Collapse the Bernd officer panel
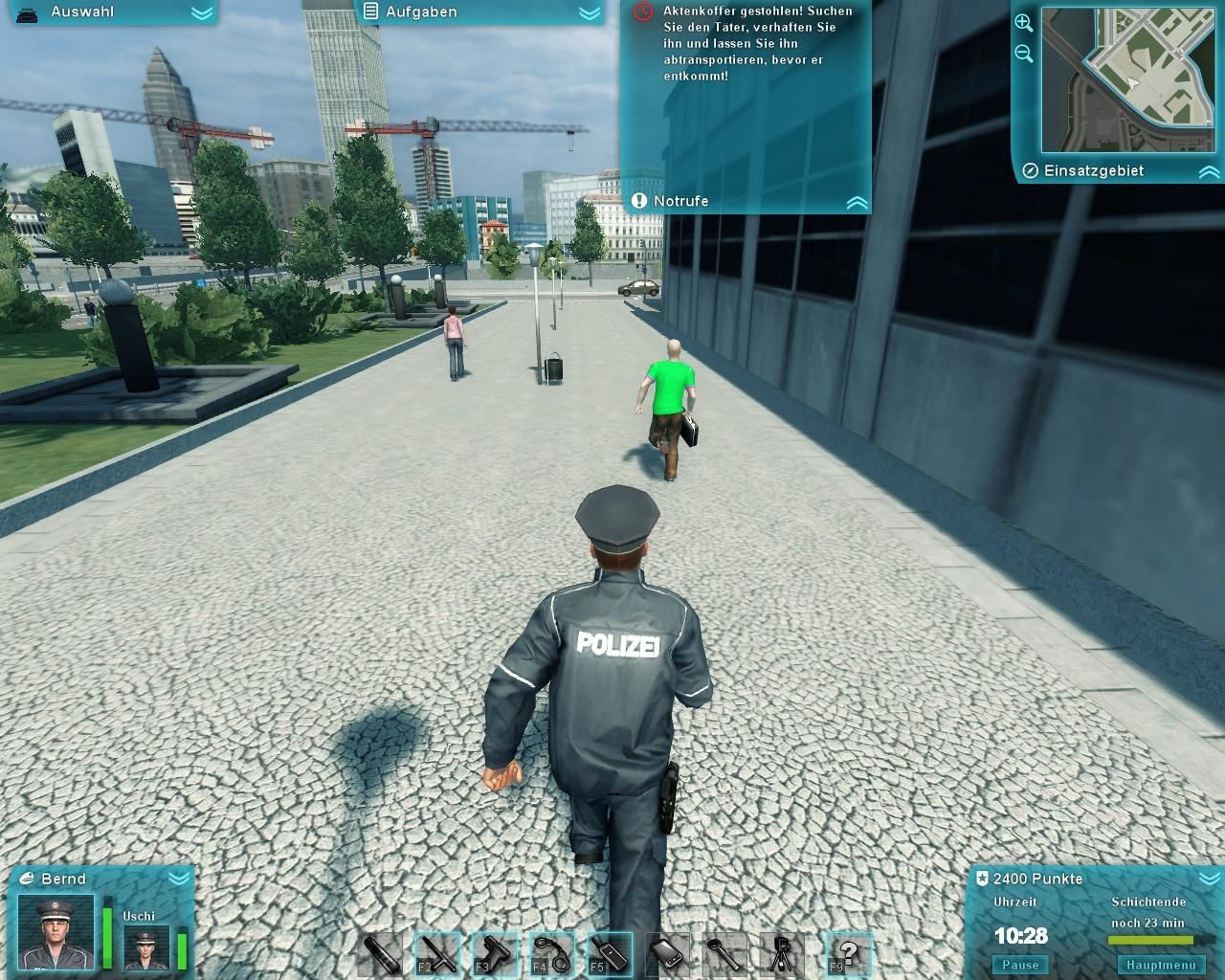 [x=178, y=878]
